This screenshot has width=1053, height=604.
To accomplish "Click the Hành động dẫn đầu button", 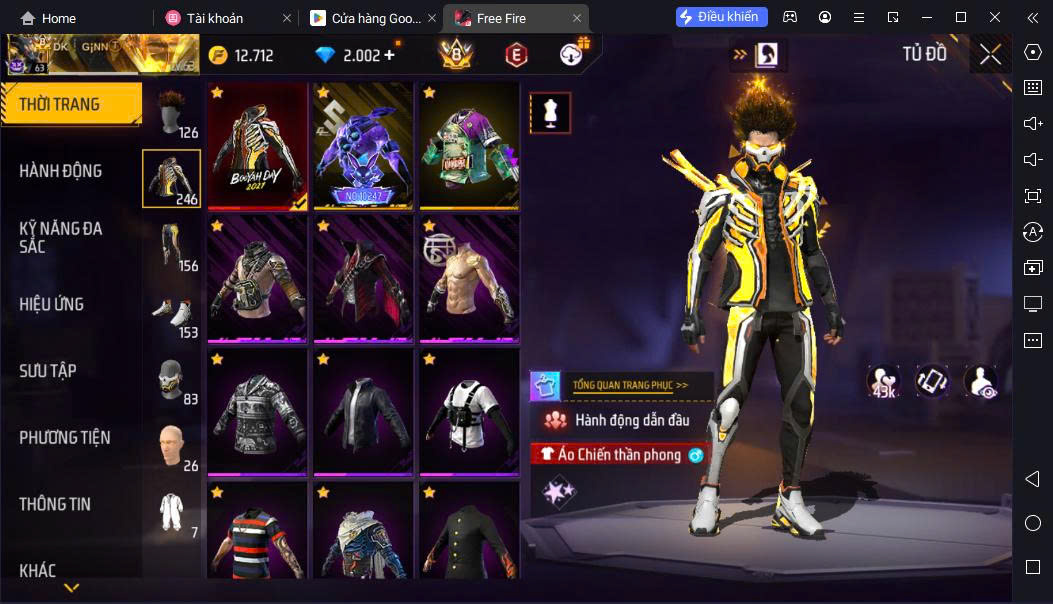I will [x=630, y=420].
